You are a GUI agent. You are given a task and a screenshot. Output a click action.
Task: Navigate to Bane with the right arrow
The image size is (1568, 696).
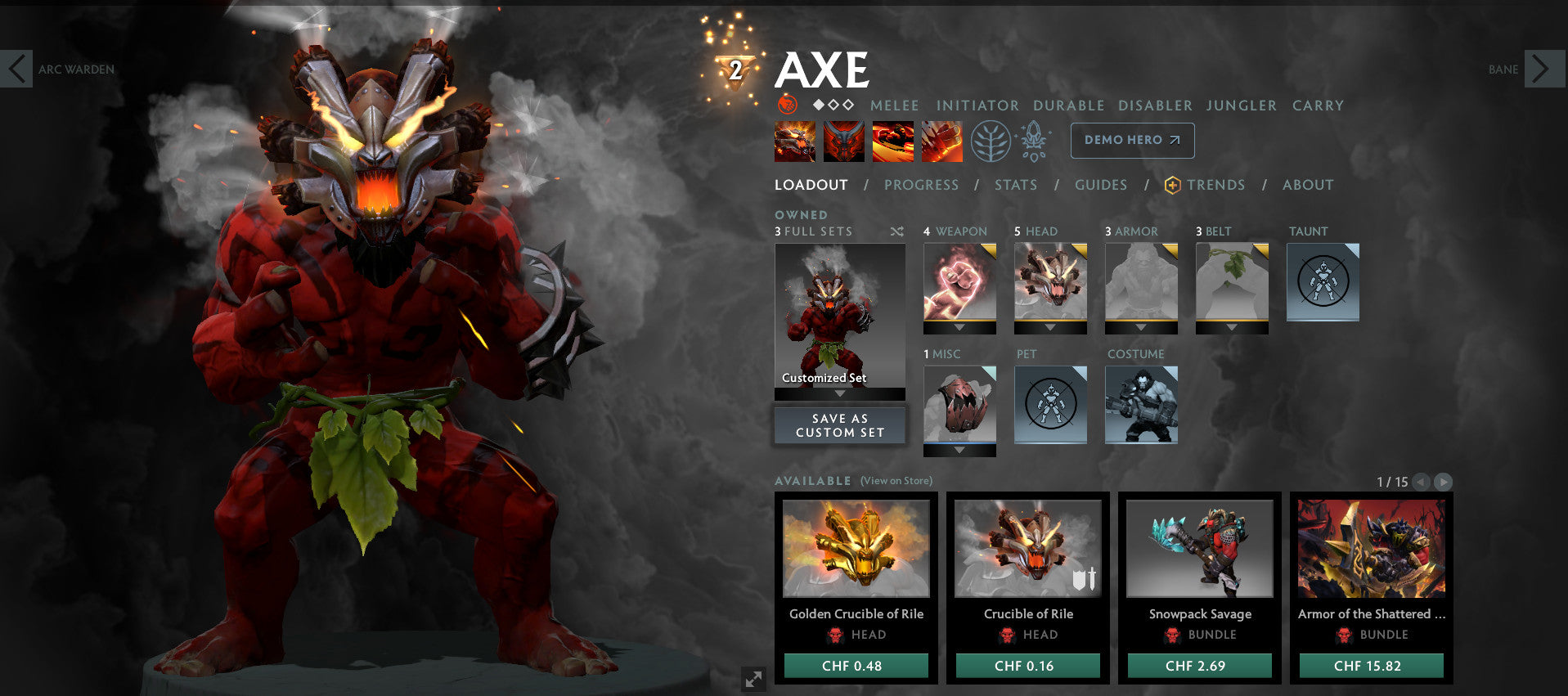(1544, 69)
